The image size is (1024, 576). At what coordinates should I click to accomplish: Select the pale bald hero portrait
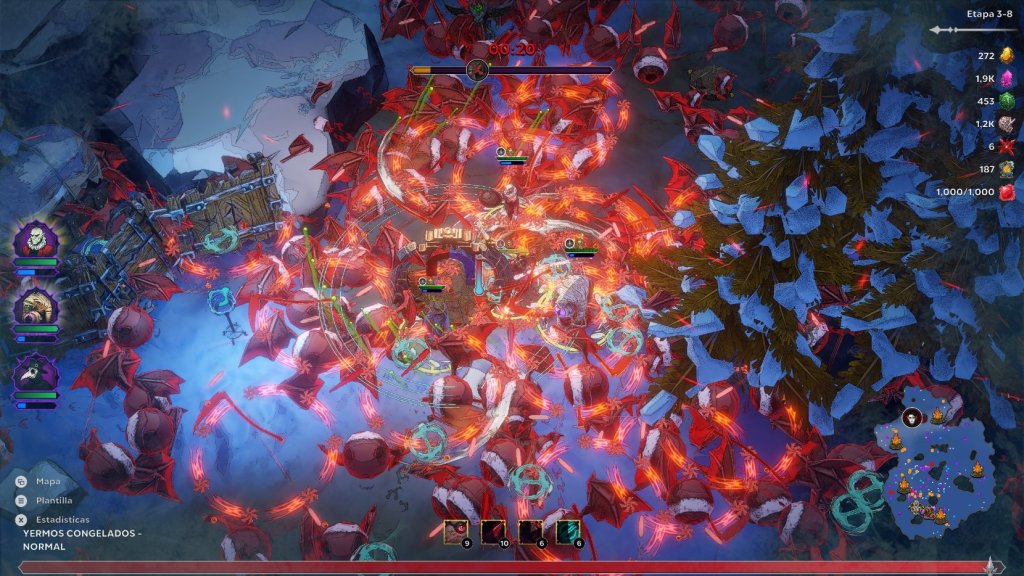click(36, 240)
